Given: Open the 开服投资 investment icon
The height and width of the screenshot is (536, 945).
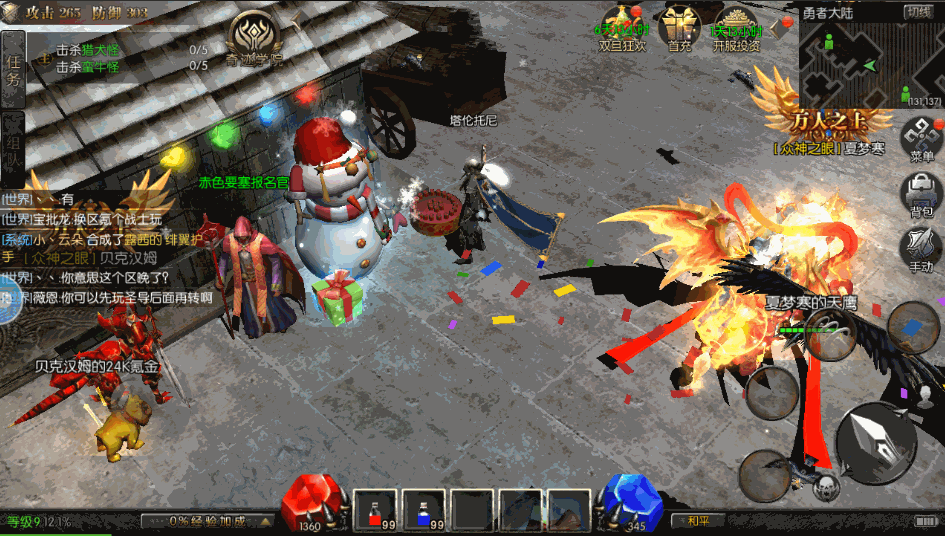Looking at the screenshot, I should (x=736, y=28).
